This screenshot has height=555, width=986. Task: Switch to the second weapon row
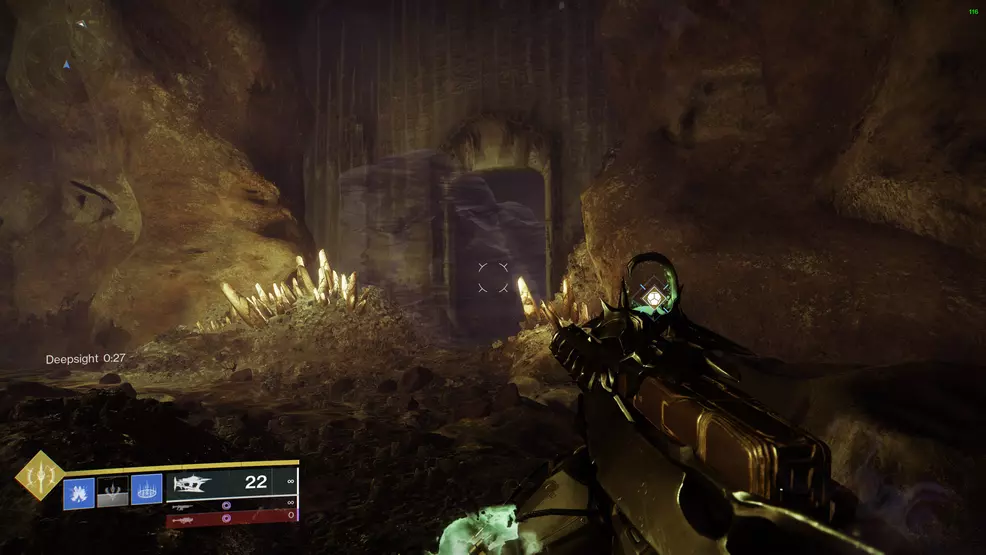[x=232, y=503]
